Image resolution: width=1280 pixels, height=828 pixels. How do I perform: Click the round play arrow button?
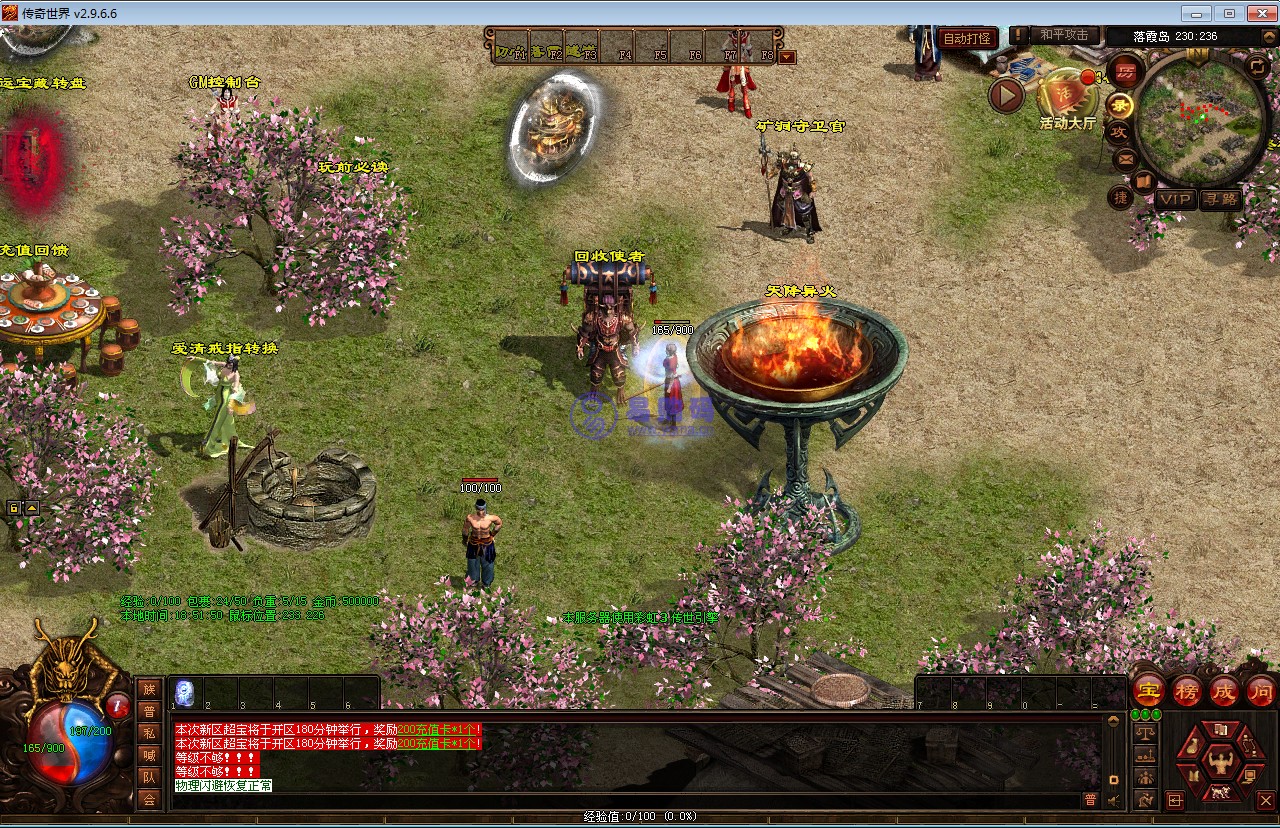coord(1007,95)
